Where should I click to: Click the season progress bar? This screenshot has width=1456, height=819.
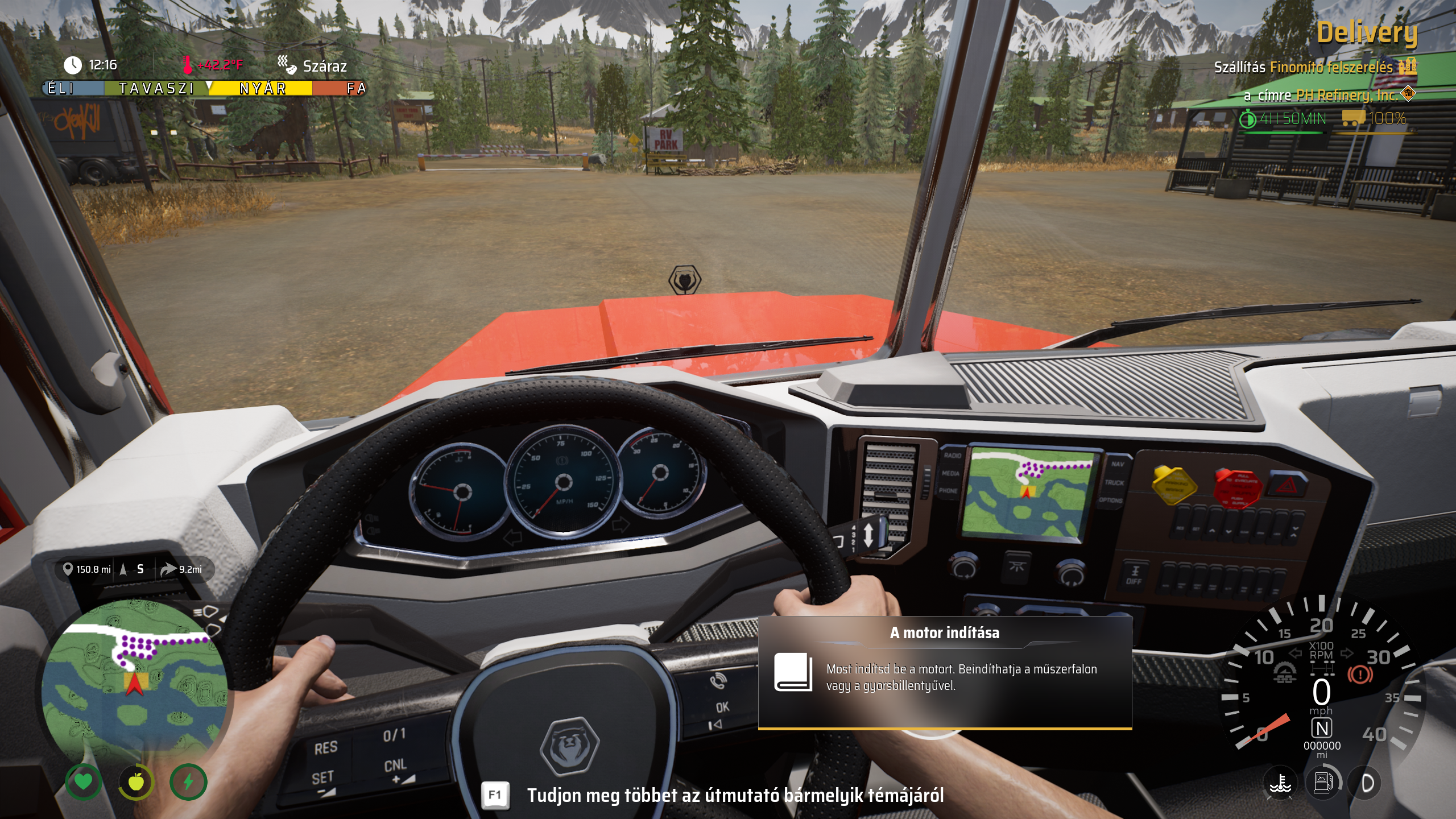pyautogui.click(x=205, y=88)
